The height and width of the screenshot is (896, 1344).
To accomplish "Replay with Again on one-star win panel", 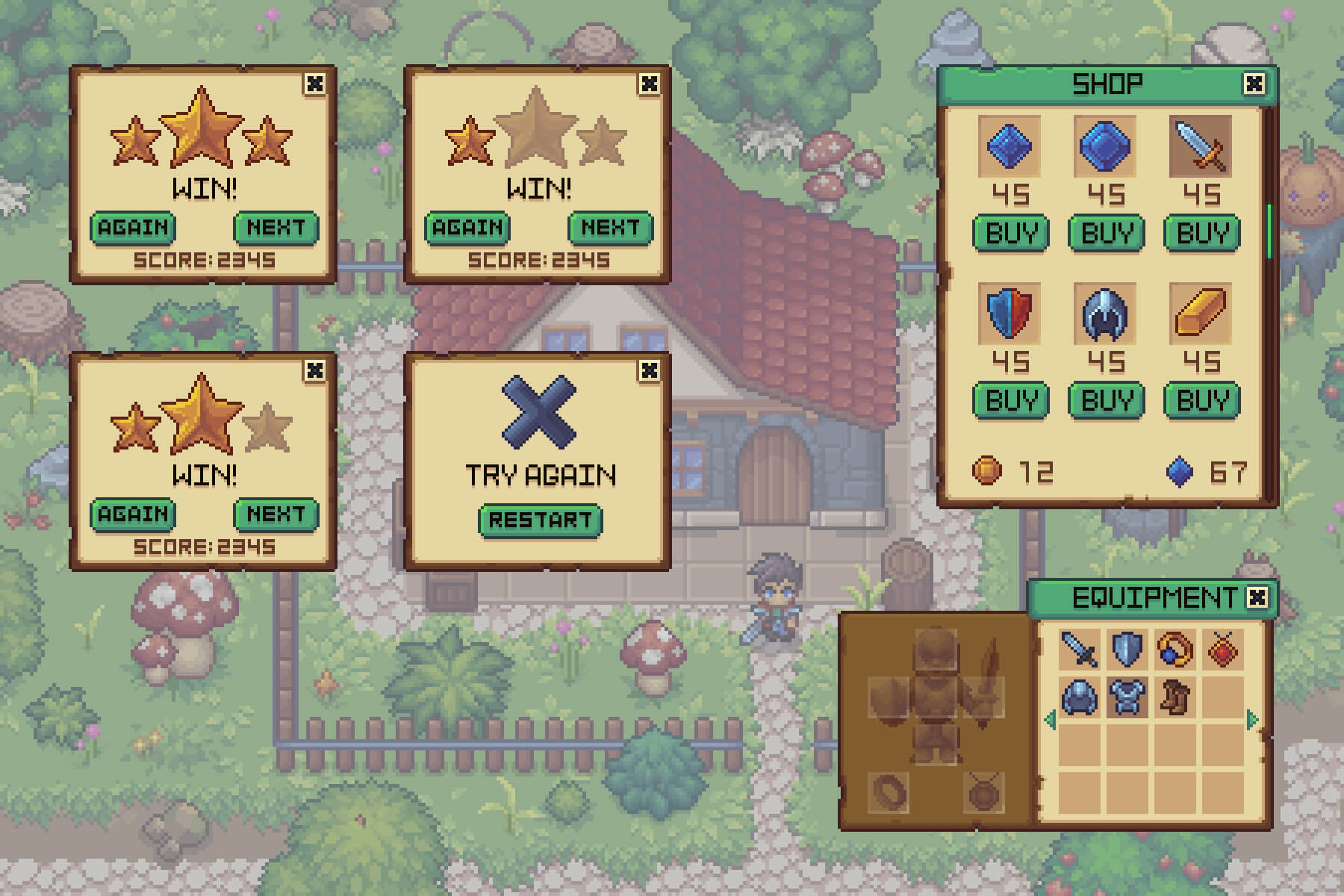I will [x=467, y=228].
